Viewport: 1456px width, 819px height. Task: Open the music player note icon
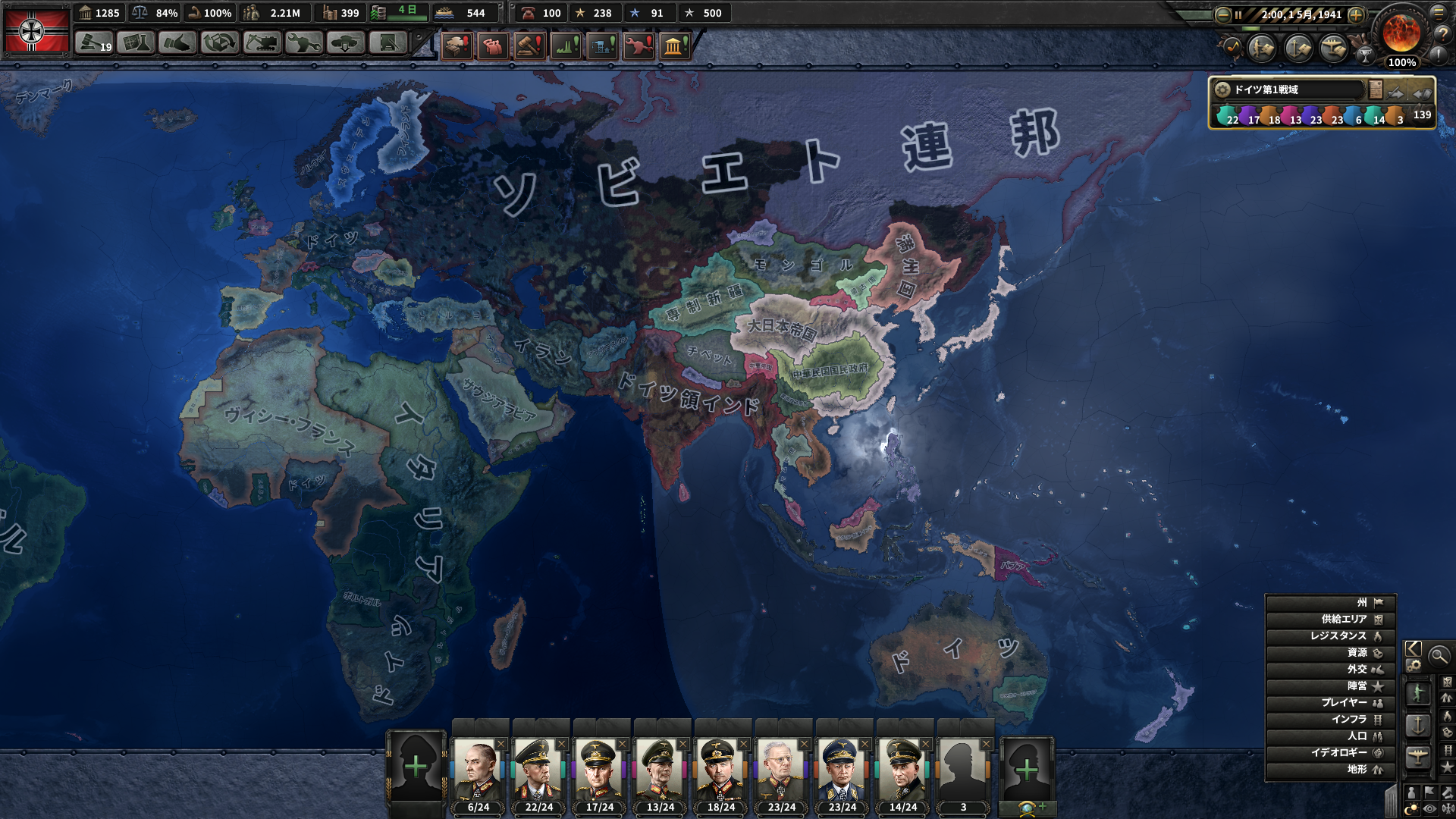click(1232, 48)
